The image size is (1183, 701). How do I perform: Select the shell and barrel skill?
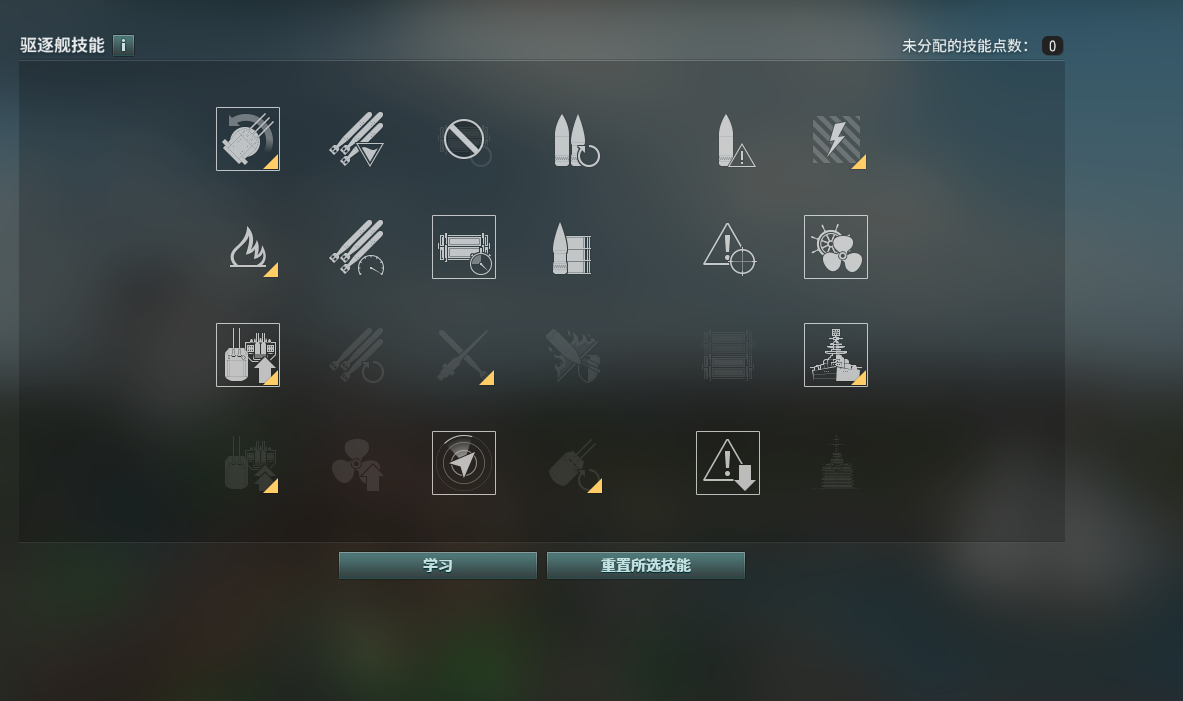[x=572, y=247]
